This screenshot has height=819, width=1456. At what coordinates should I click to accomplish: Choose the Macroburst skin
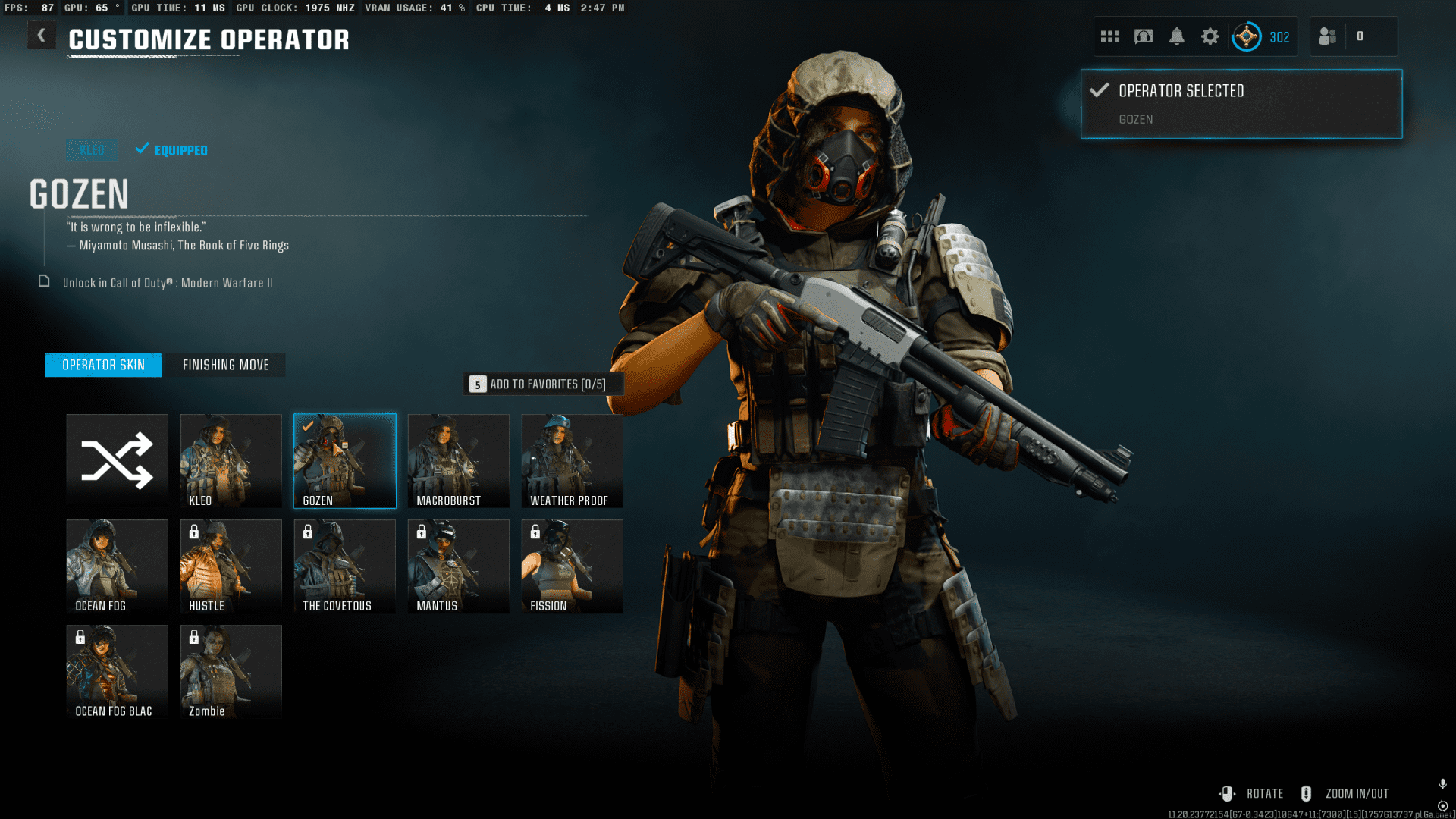[458, 460]
